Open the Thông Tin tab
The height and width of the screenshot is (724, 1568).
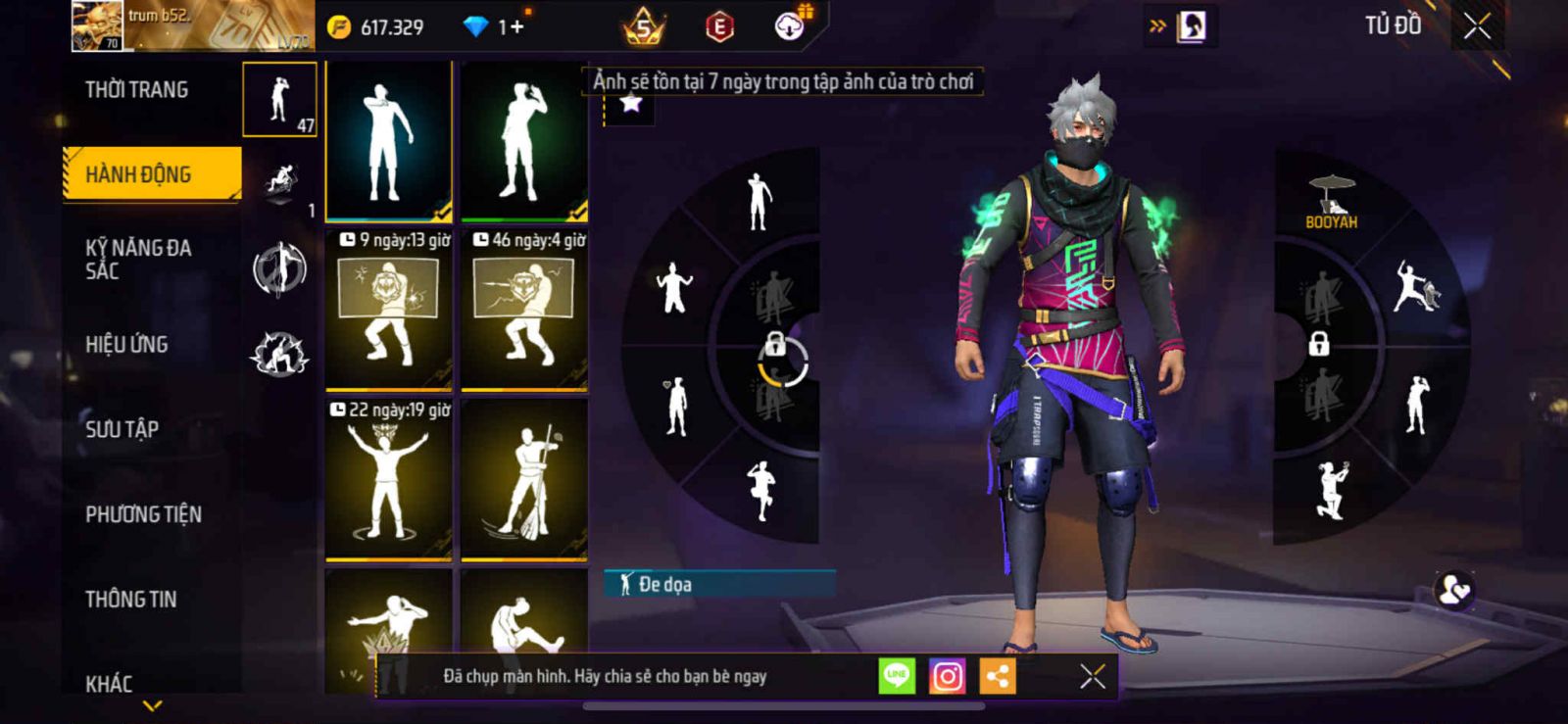(x=130, y=600)
